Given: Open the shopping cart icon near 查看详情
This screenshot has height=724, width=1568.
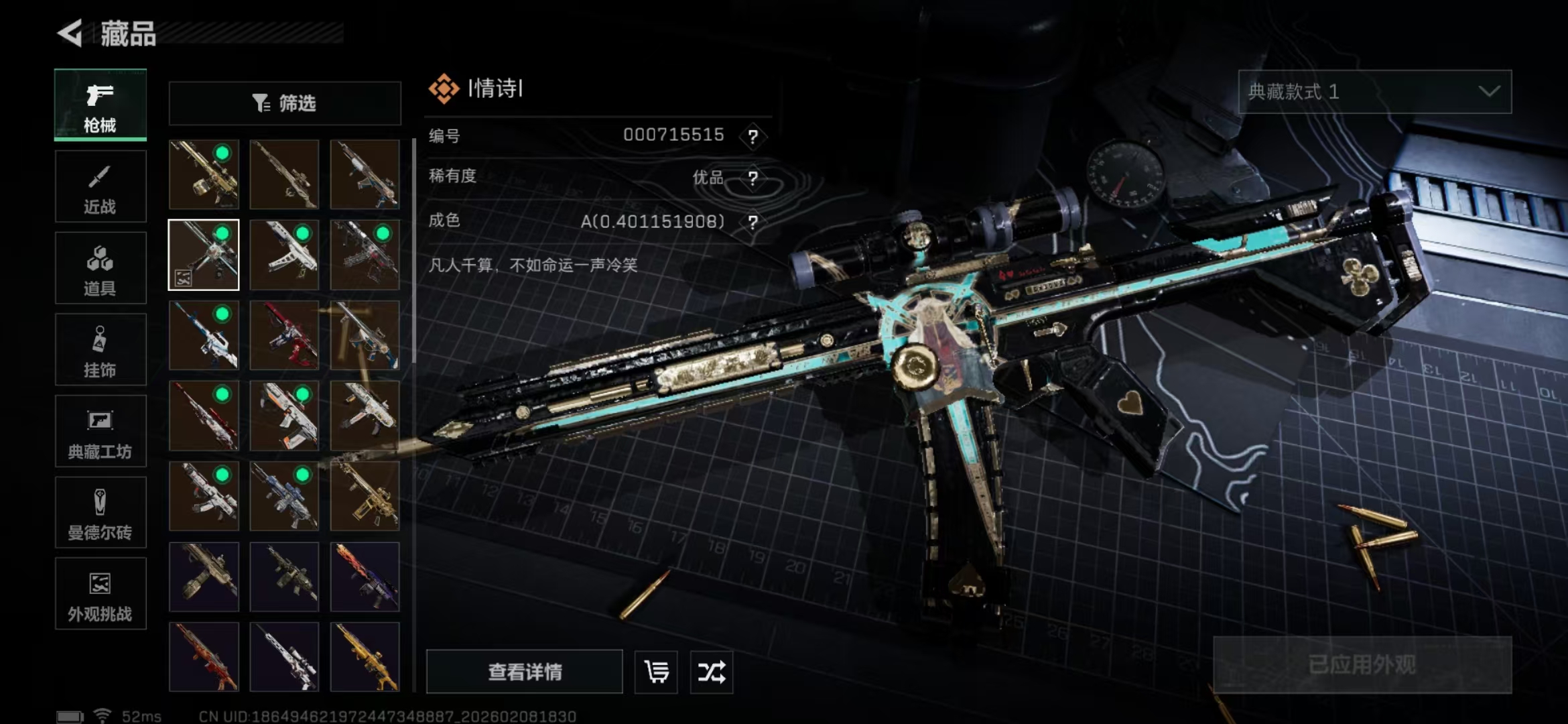Looking at the screenshot, I should click(x=655, y=672).
